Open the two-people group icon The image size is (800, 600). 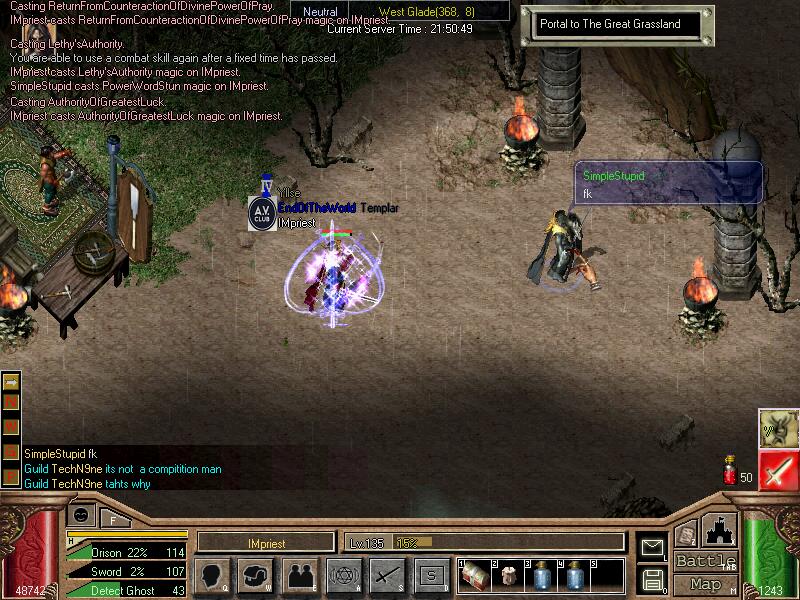point(300,575)
